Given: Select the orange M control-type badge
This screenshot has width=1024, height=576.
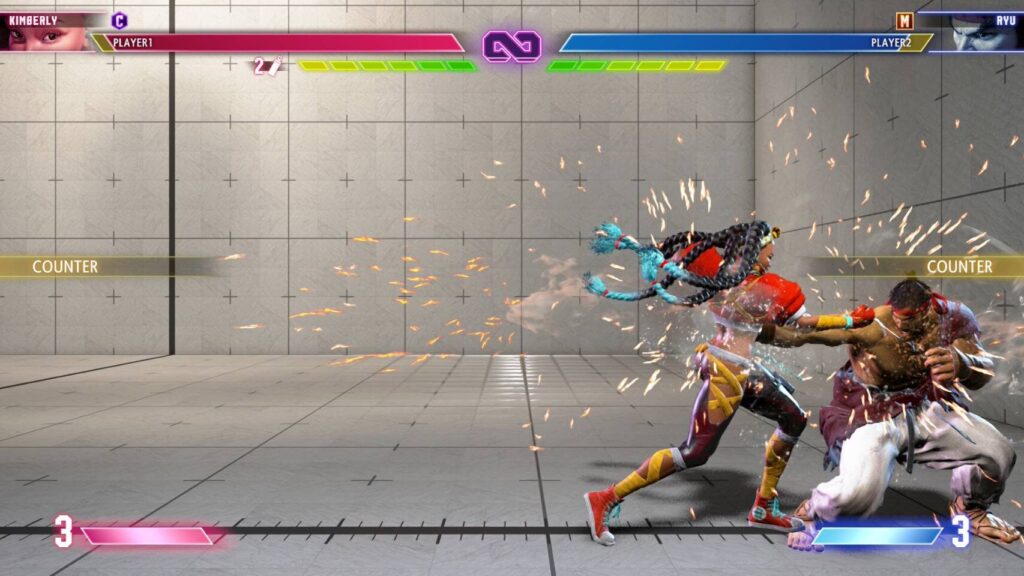Looking at the screenshot, I should click(904, 20).
